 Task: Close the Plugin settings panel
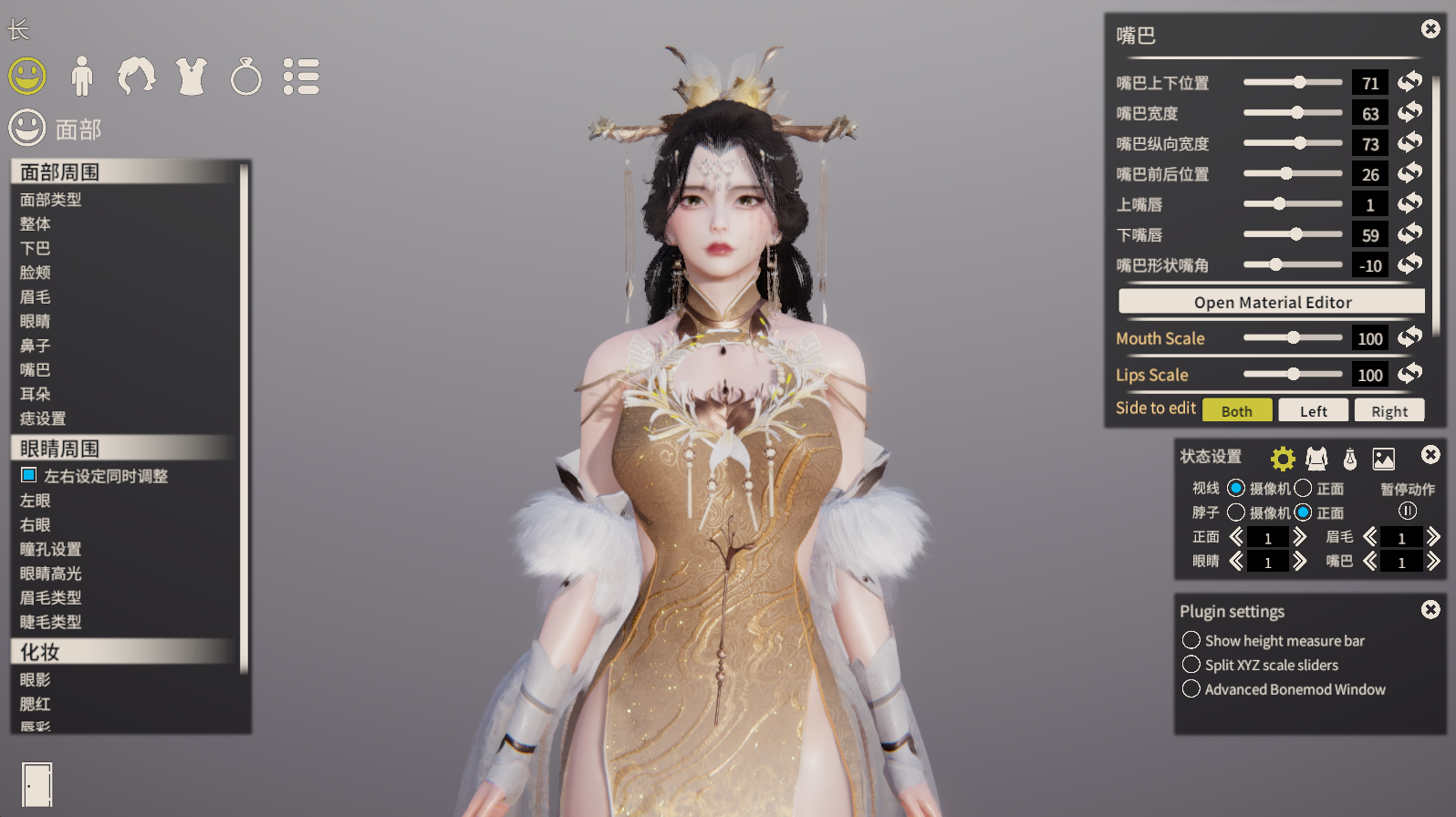click(1430, 609)
